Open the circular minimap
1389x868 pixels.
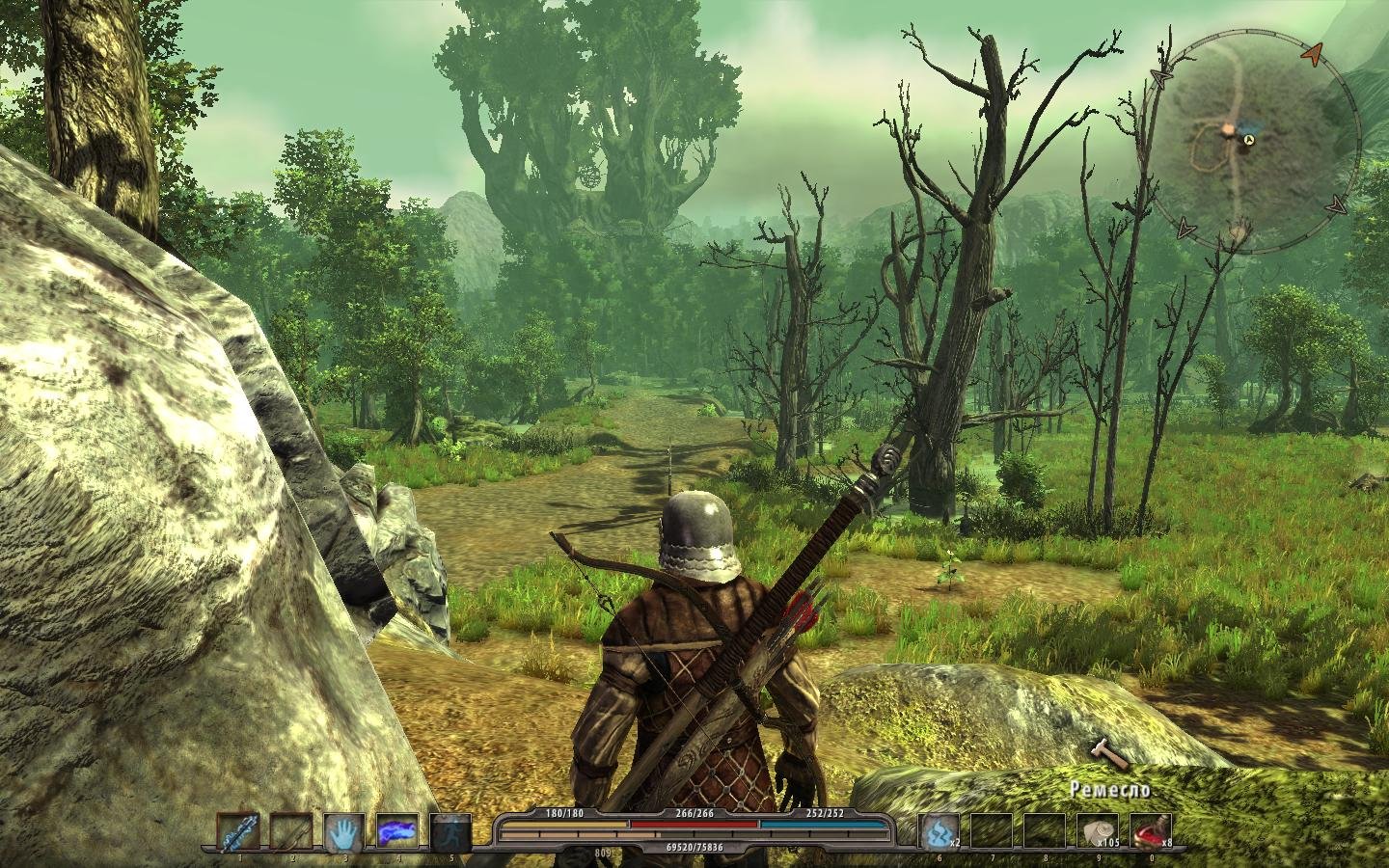click(1251, 143)
